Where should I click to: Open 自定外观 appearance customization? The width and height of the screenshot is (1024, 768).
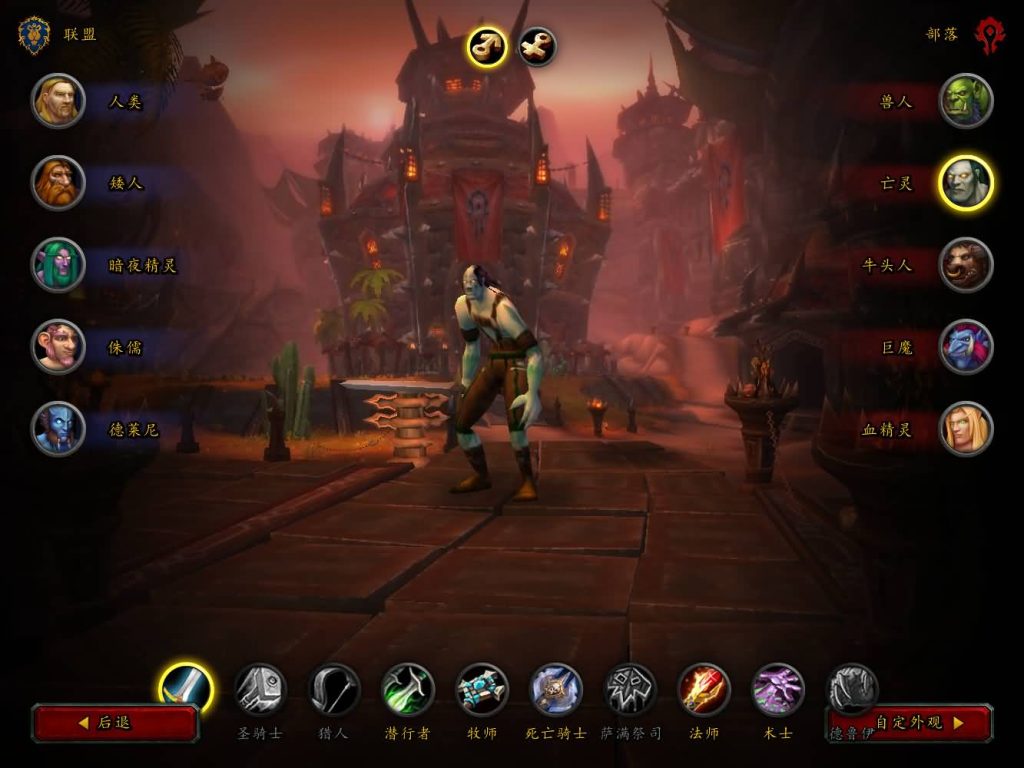click(910, 722)
